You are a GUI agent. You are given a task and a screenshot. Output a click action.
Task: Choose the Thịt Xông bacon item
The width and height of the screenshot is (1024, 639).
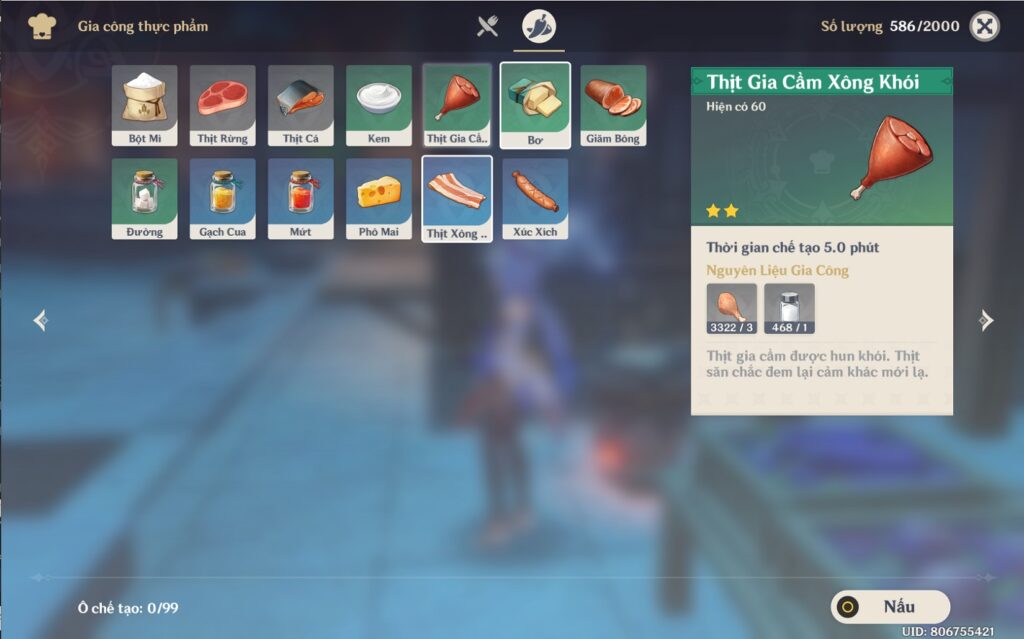[x=457, y=199]
